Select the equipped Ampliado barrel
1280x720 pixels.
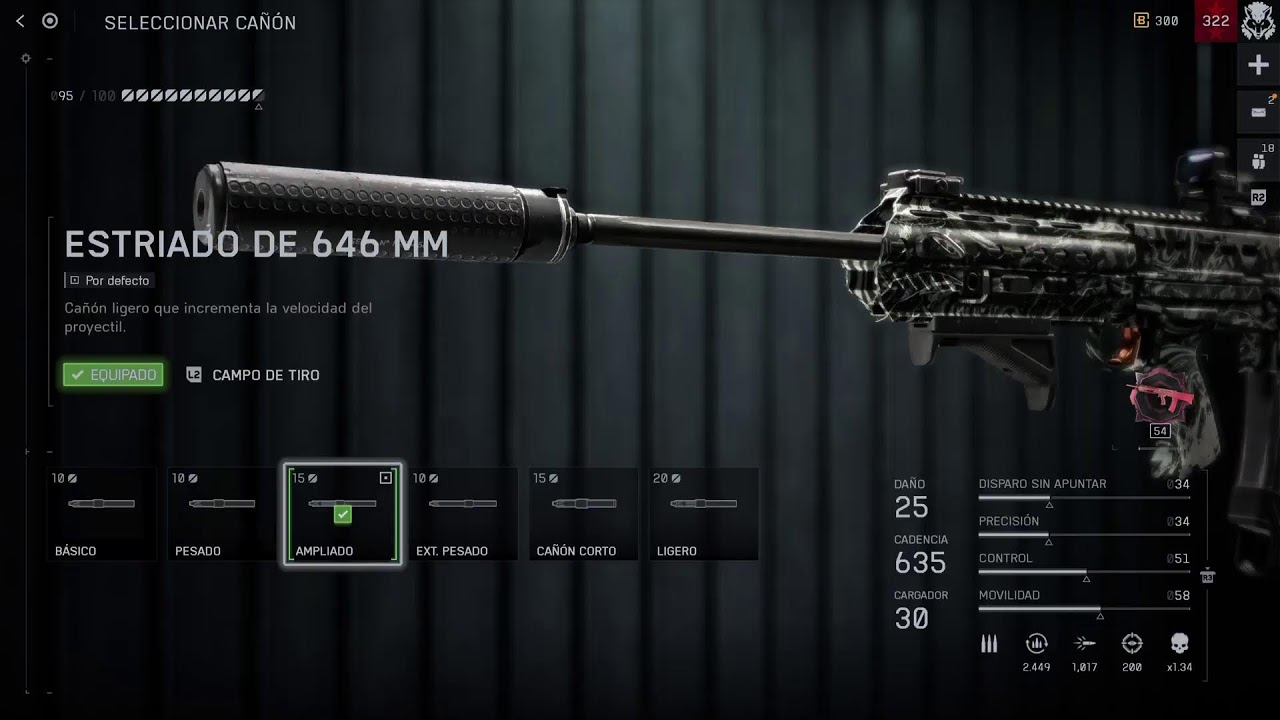[343, 513]
